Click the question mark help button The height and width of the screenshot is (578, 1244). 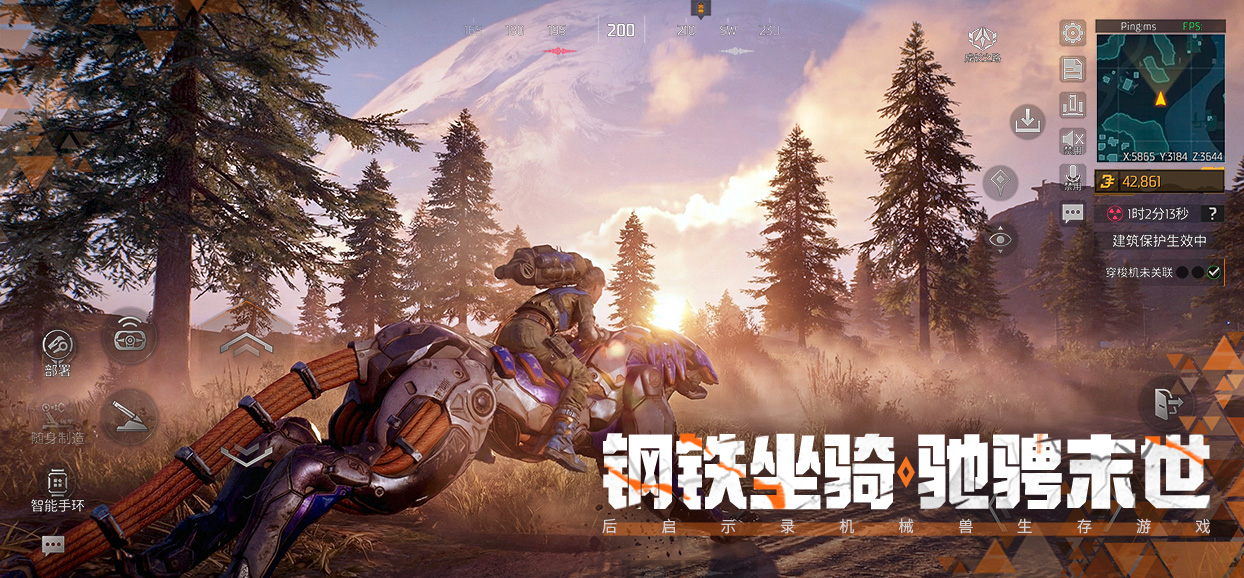coord(1212,213)
